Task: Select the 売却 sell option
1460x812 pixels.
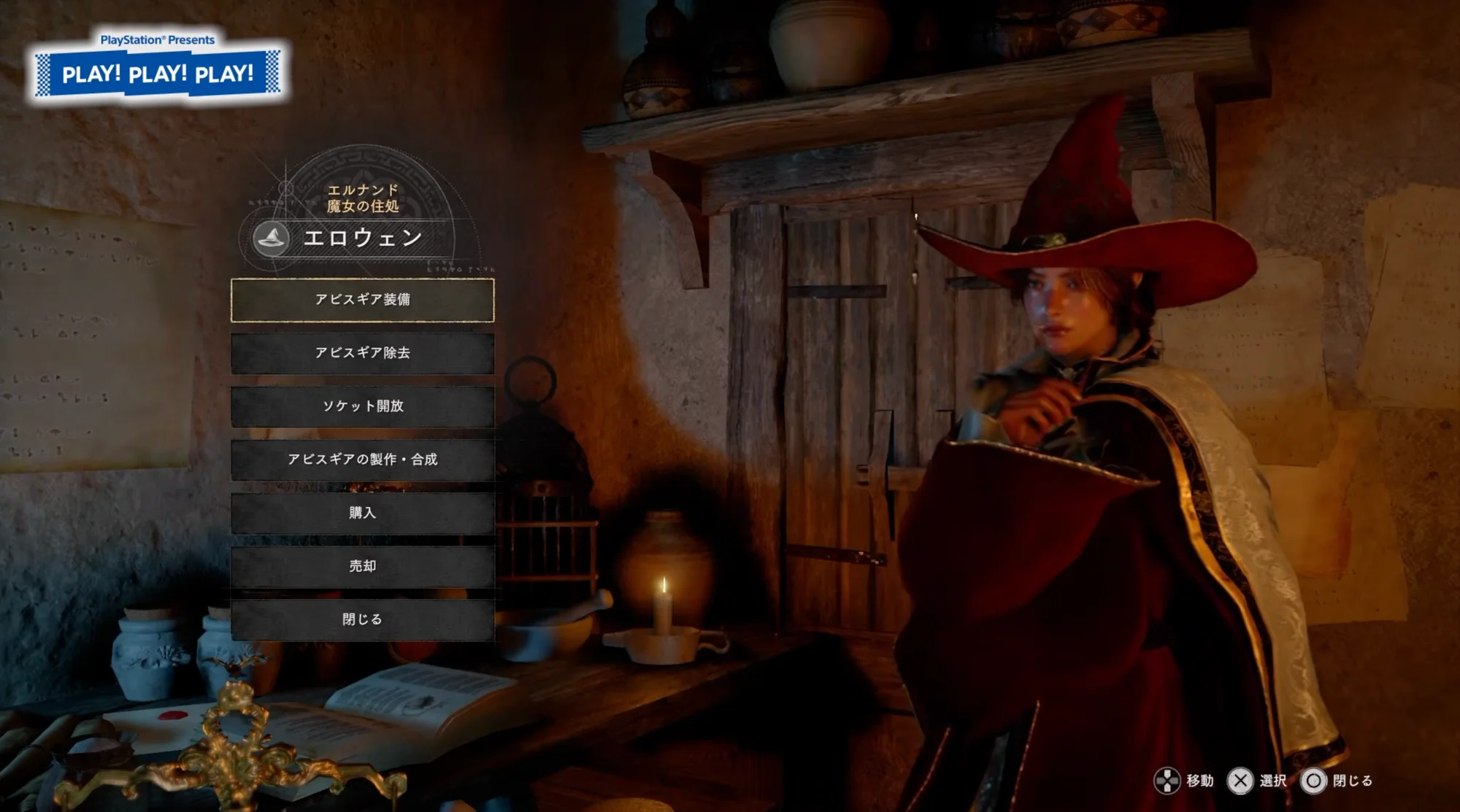Action: [x=362, y=566]
